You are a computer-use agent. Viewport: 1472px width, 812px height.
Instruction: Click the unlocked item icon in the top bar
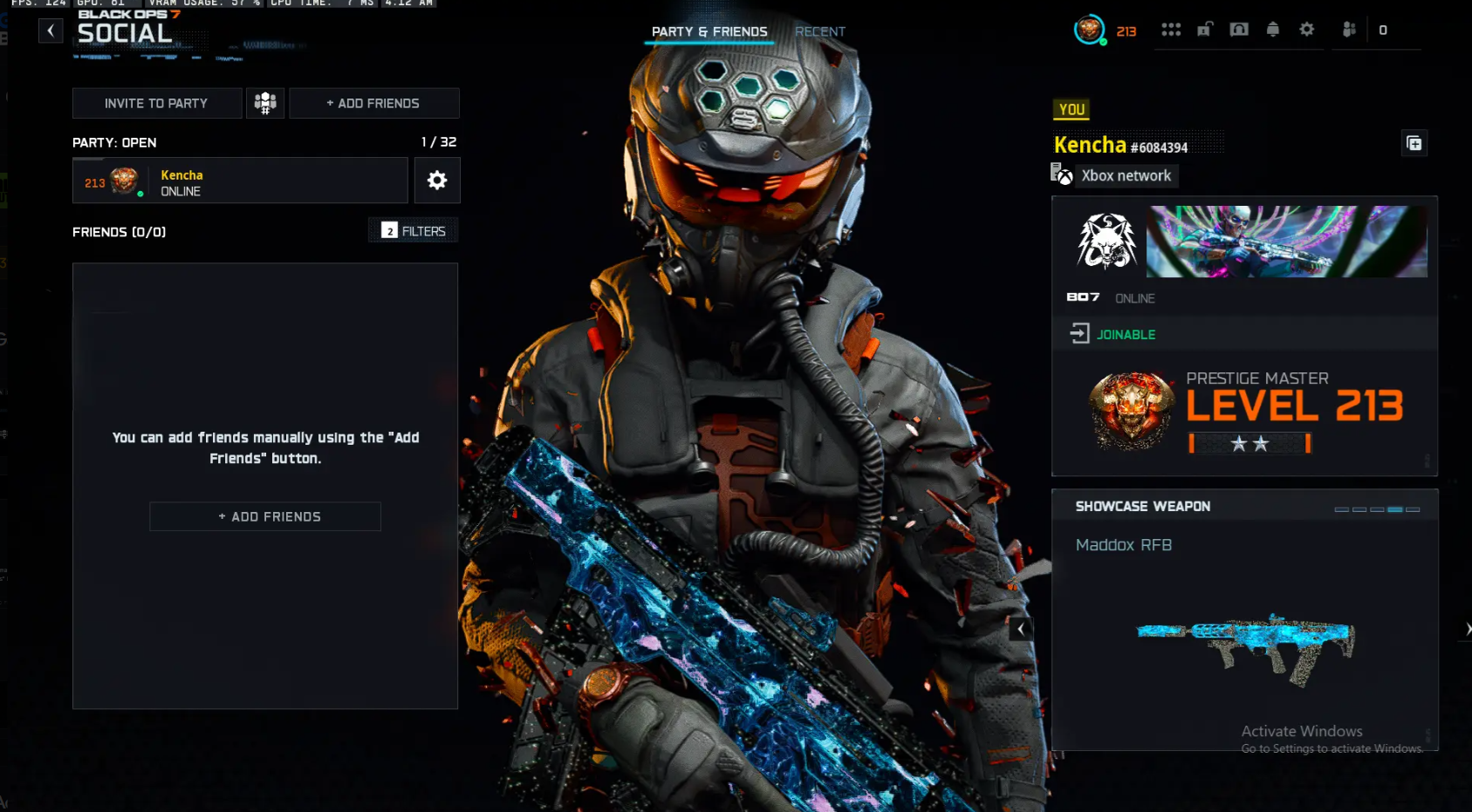[x=1205, y=29]
